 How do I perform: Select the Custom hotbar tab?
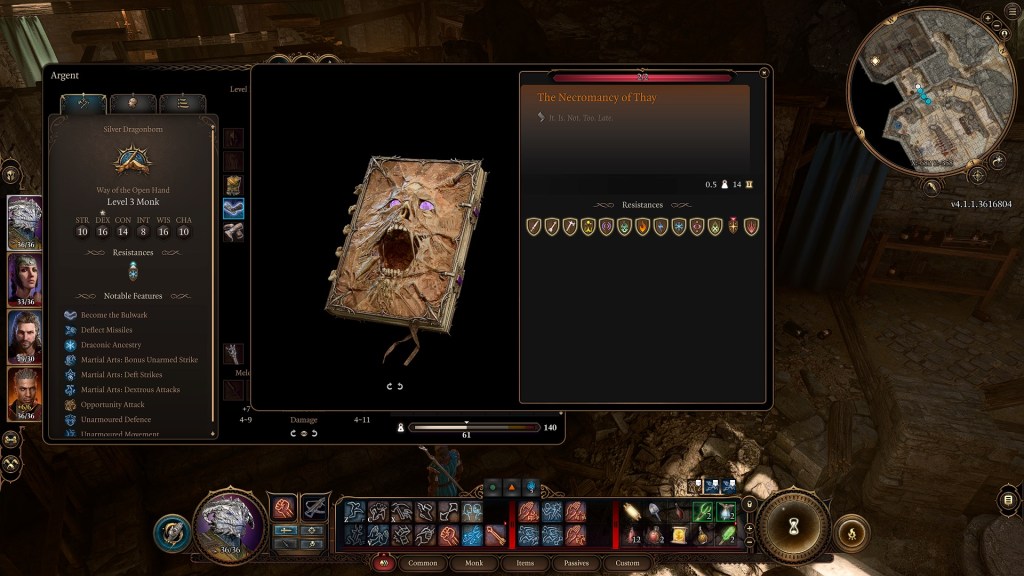(627, 563)
